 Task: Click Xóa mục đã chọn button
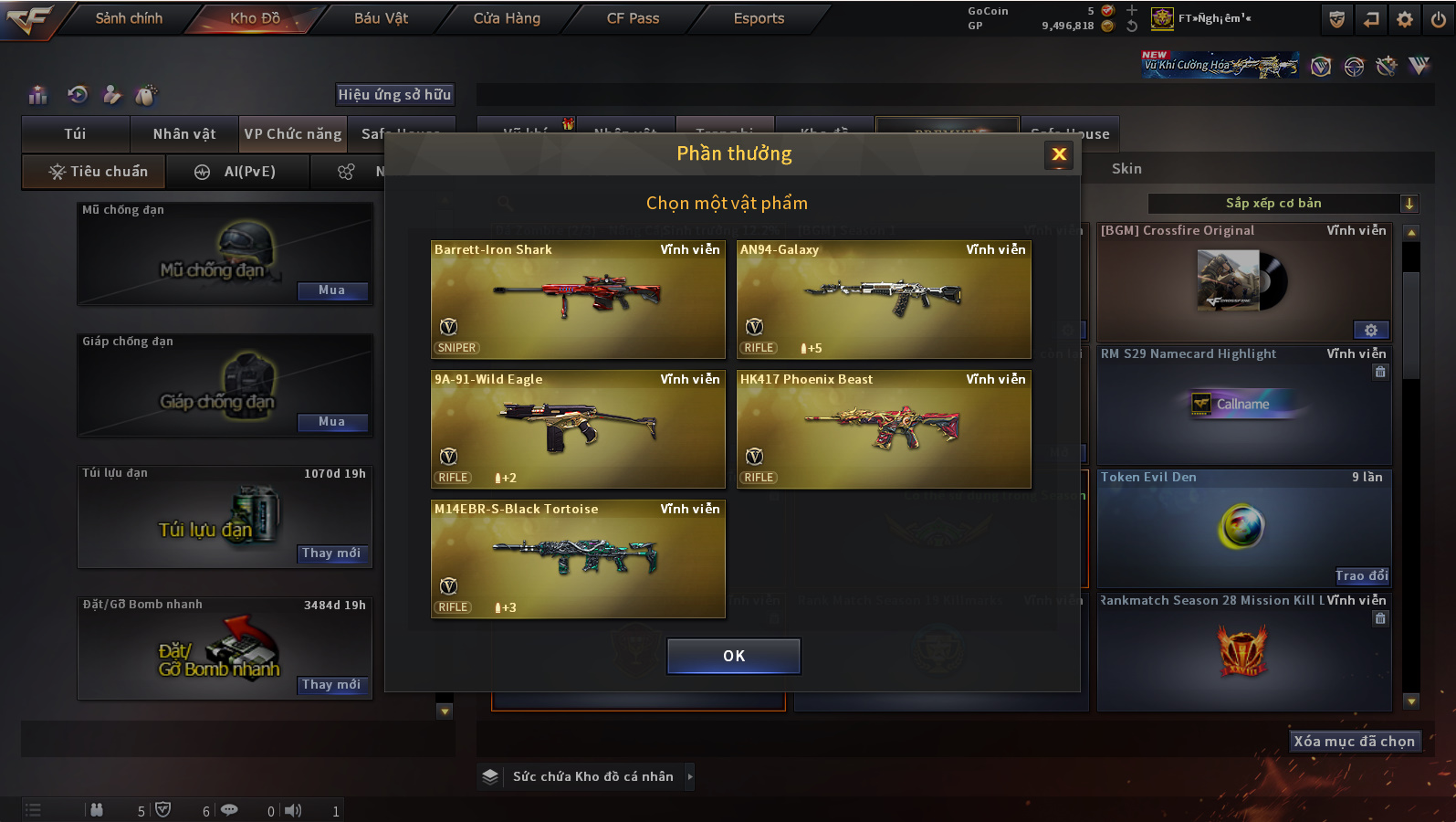pyautogui.click(x=1354, y=741)
